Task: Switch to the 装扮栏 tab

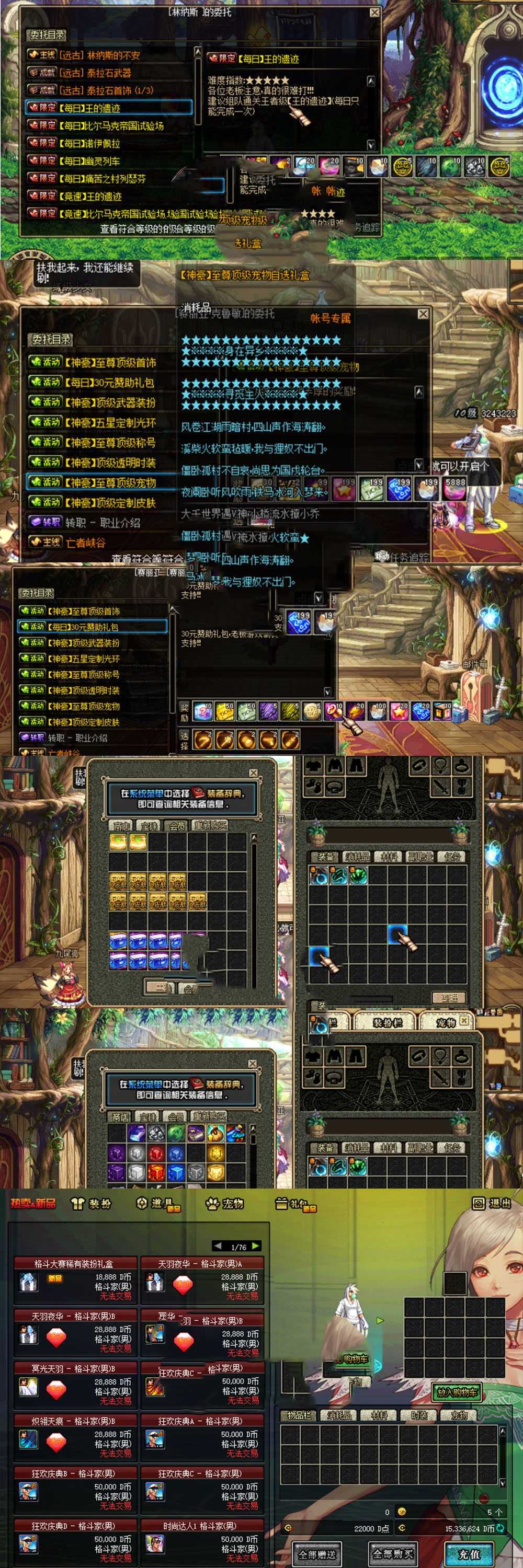Action: [x=387, y=1023]
